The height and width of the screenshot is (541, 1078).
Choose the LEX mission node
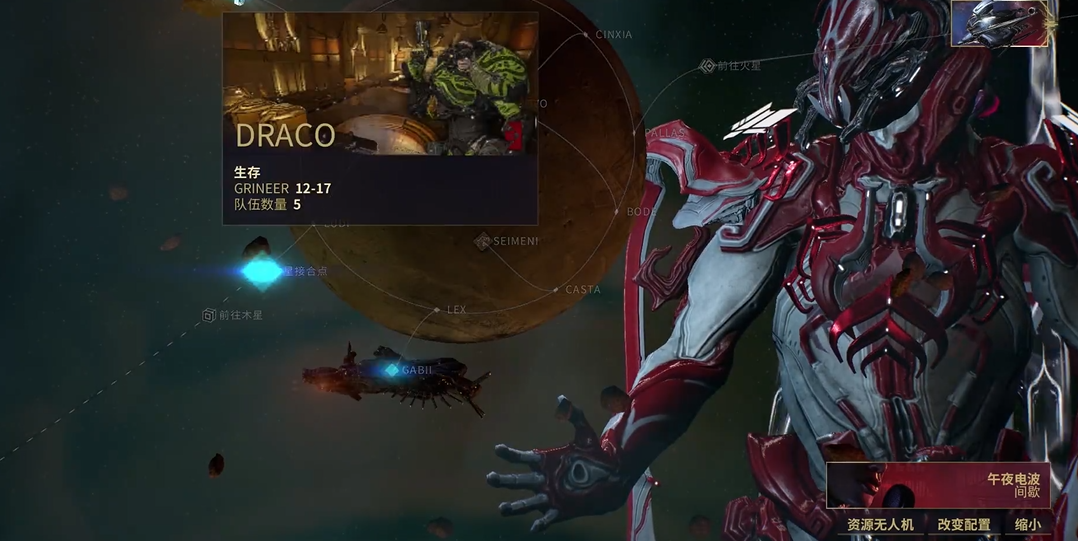tap(437, 310)
